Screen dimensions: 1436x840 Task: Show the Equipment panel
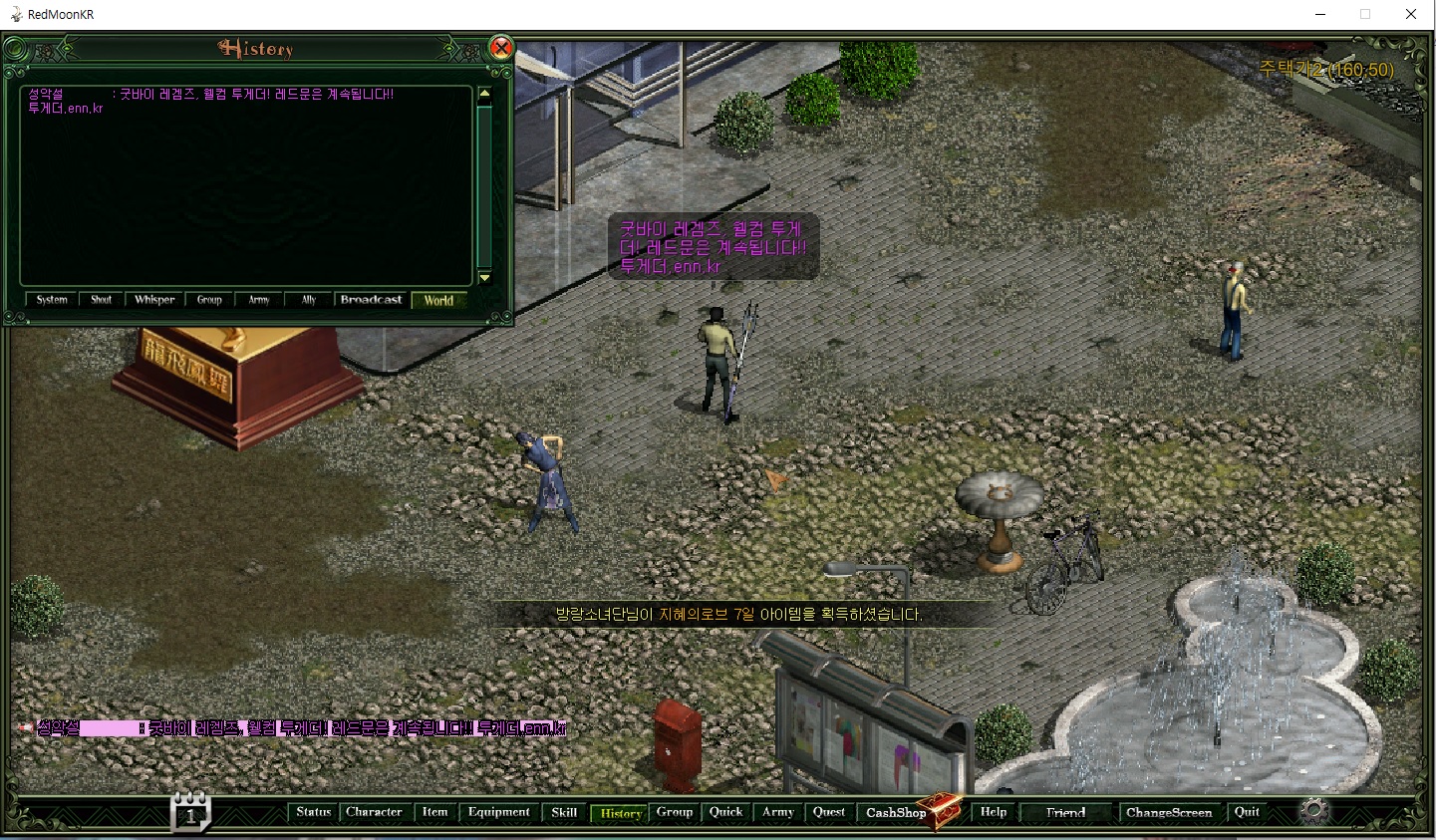(x=498, y=812)
